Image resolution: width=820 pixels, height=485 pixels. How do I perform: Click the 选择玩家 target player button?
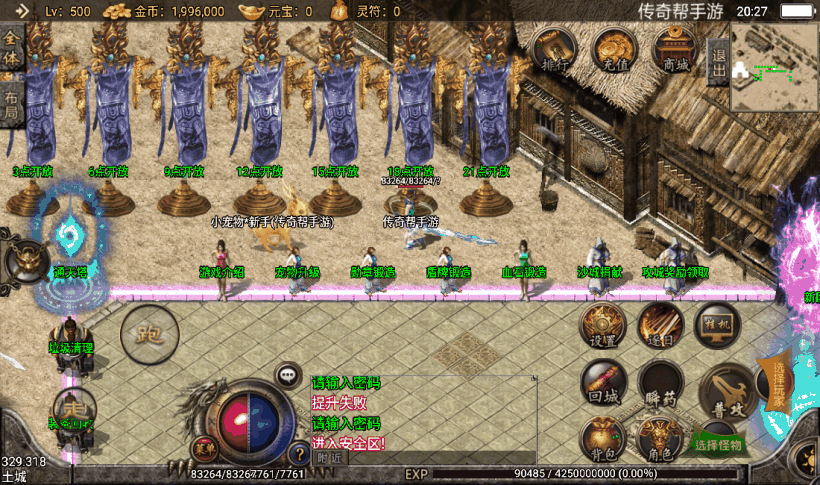coord(775,382)
